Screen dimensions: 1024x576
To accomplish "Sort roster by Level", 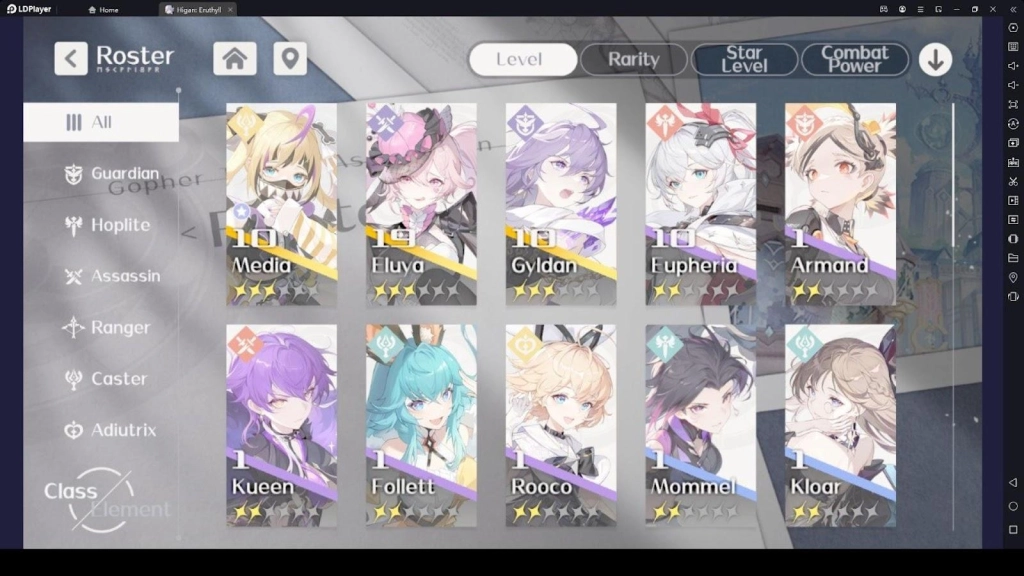I will (522, 60).
